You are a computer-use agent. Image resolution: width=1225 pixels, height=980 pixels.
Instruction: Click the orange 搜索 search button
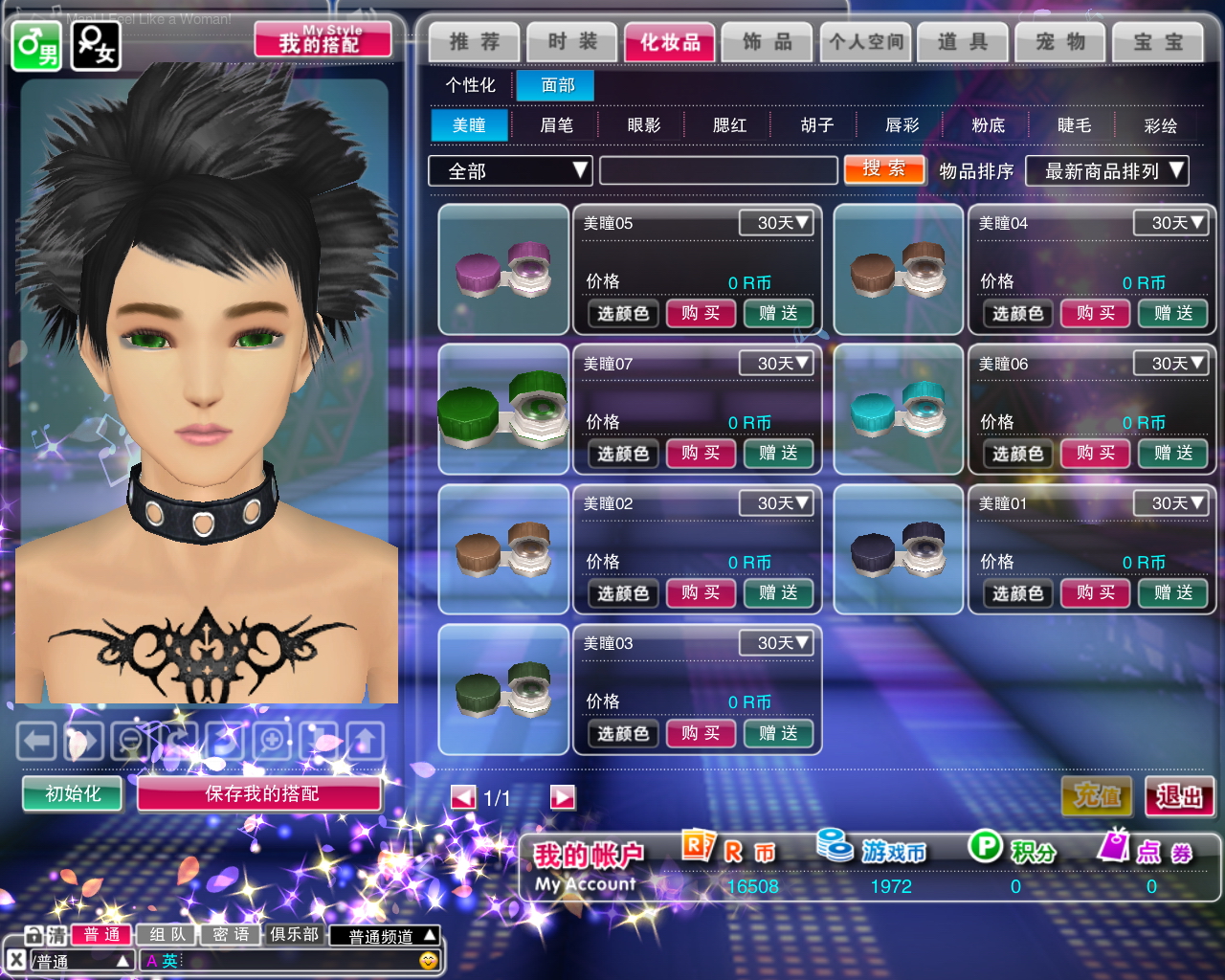tap(884, 169)
